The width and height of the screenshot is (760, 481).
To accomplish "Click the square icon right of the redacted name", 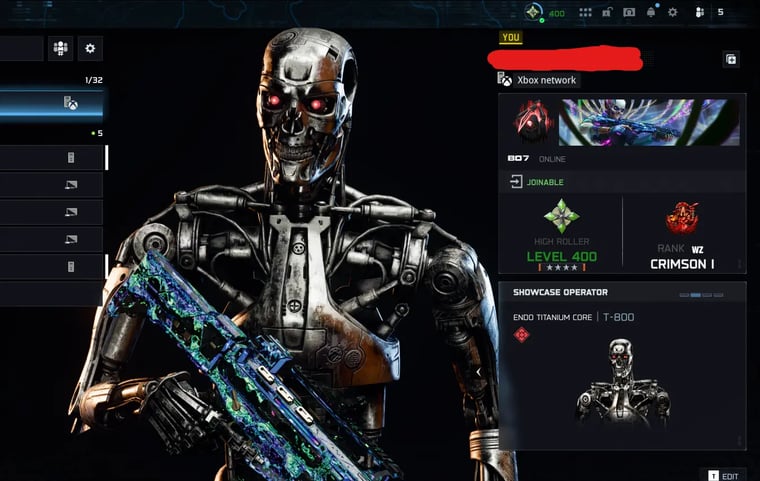I will point(731,60).
